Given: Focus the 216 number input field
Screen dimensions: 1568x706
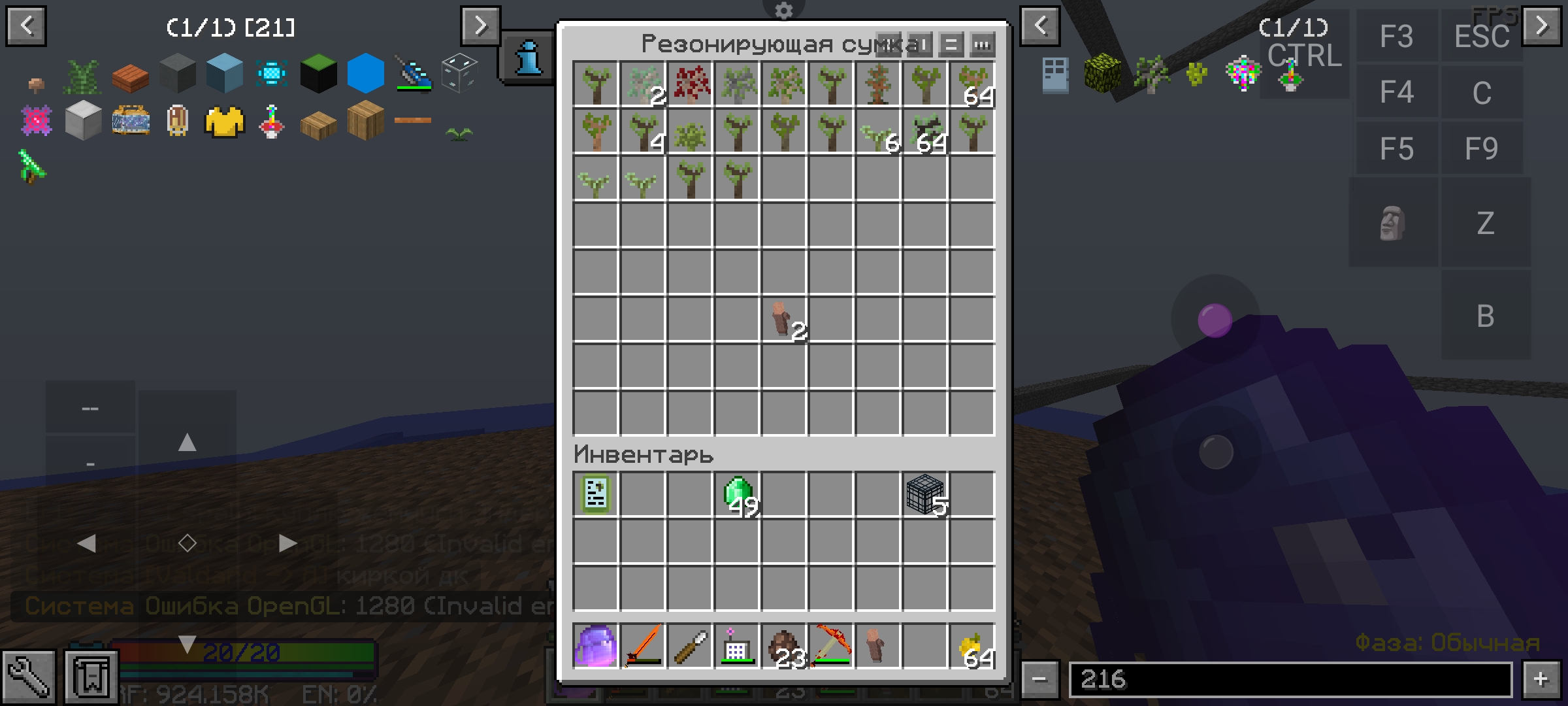Looking at the screenshot, I should tap(1290, 679).
